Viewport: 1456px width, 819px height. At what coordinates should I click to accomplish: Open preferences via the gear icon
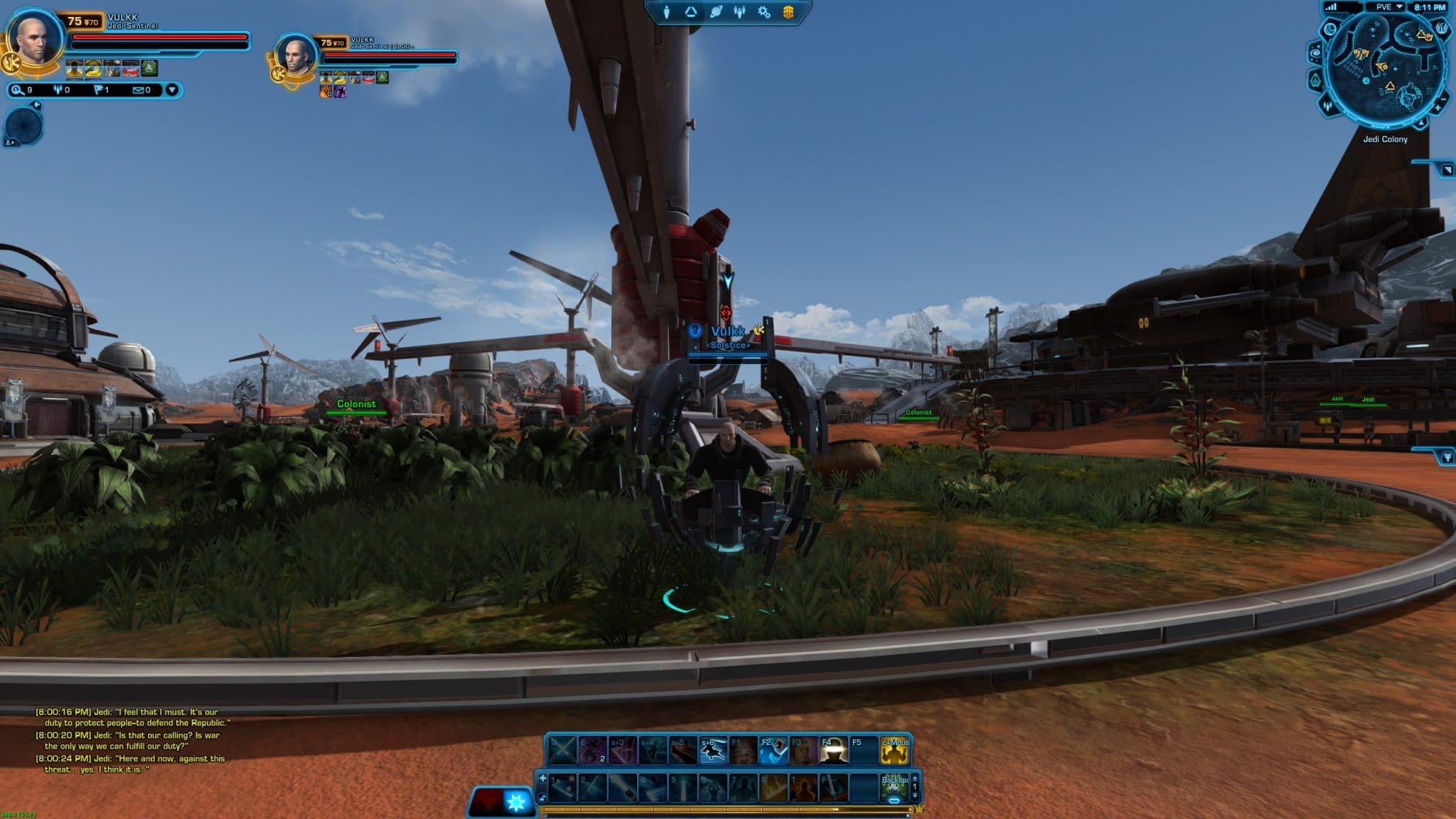762,11
